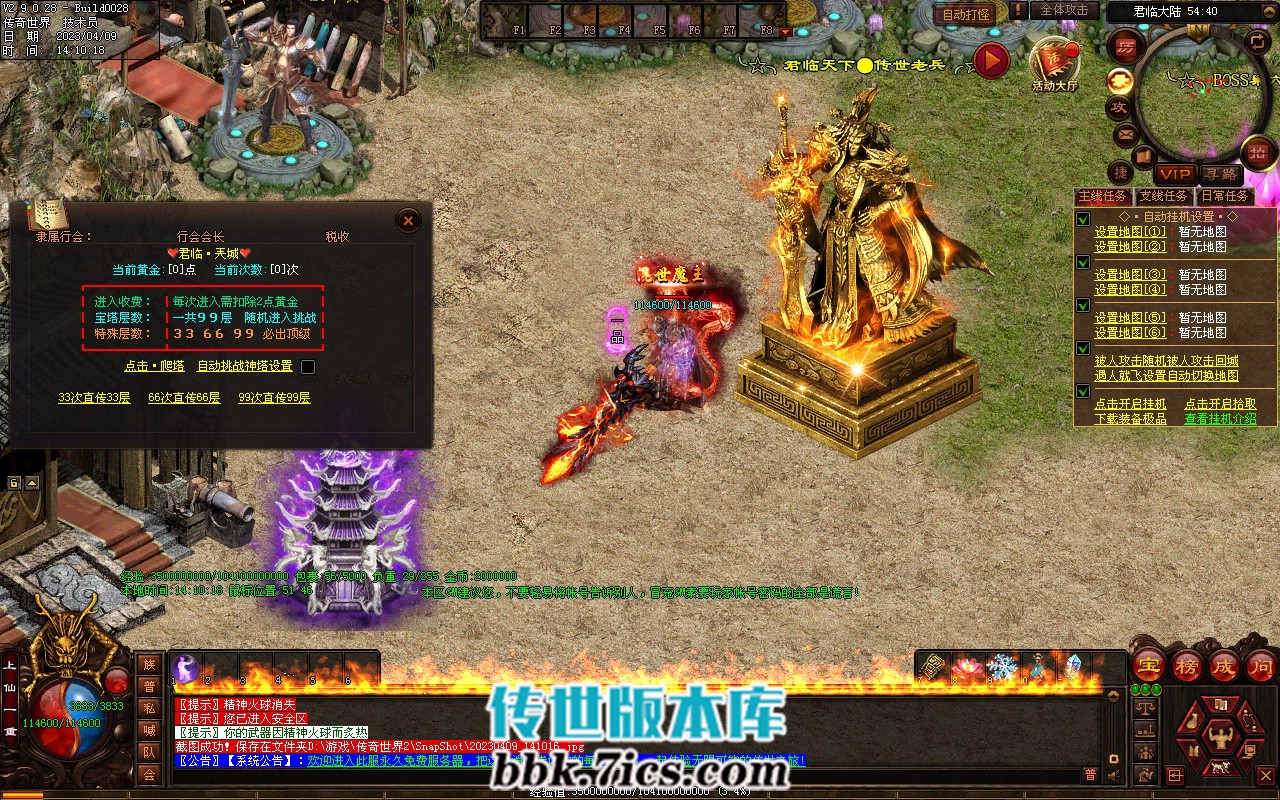Select the 99次直传99层 teleport link
The height and width of the screenshot is (800, 1280).
point(274,397)
